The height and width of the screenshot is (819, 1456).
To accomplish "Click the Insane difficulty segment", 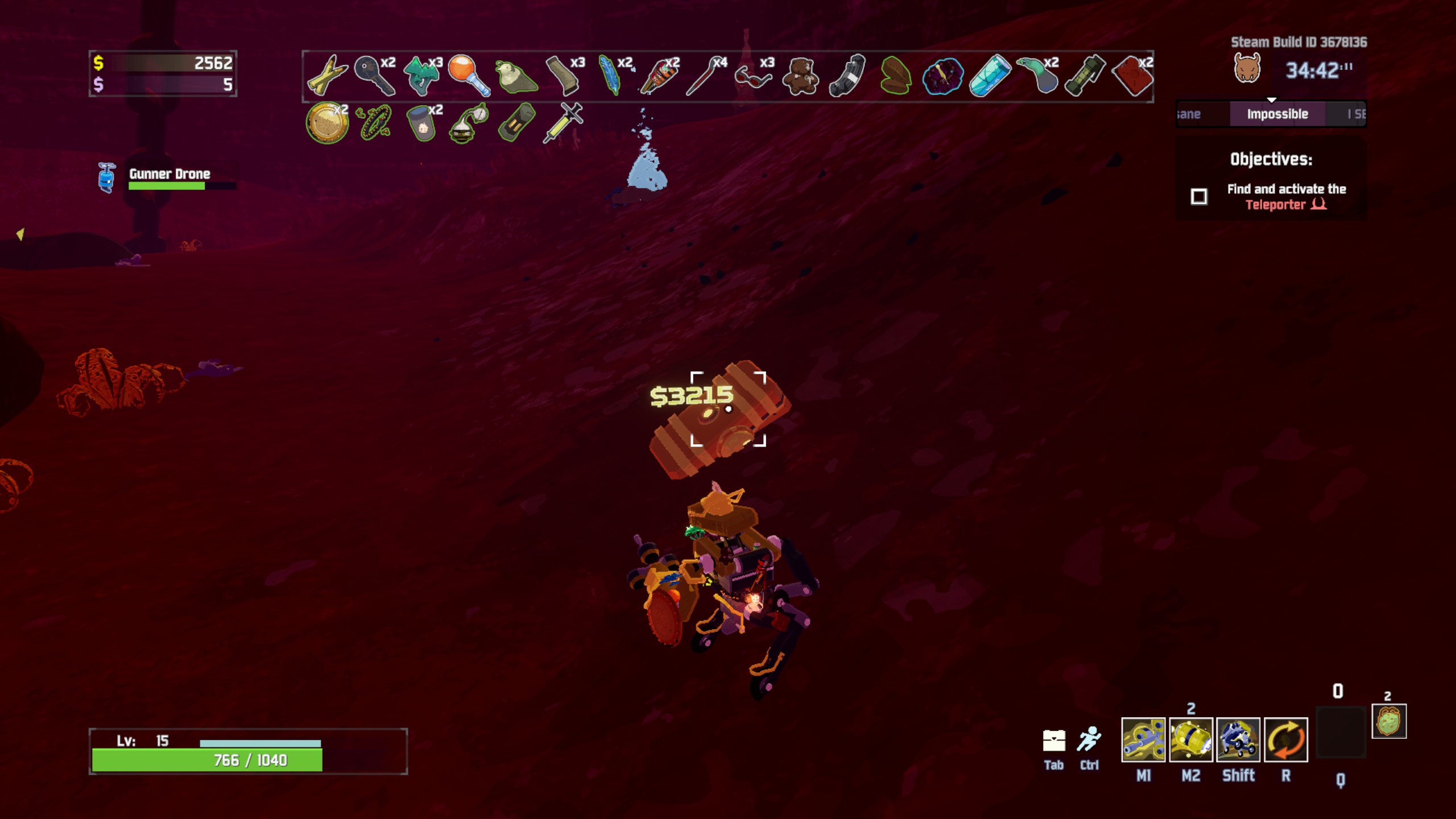I will [1194, 114].
